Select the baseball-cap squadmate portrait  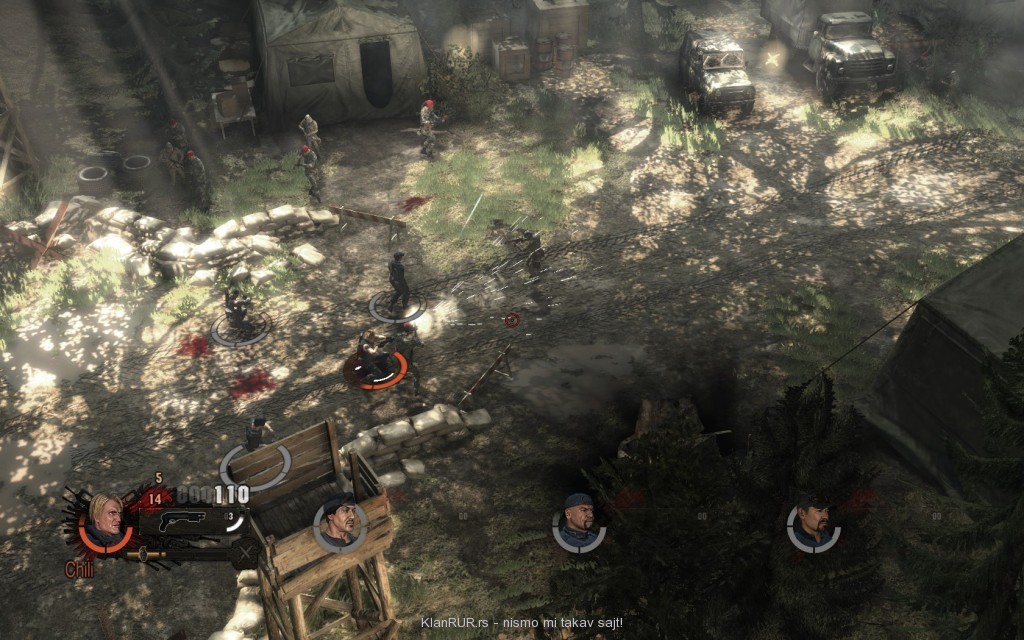tap(813, 523)
